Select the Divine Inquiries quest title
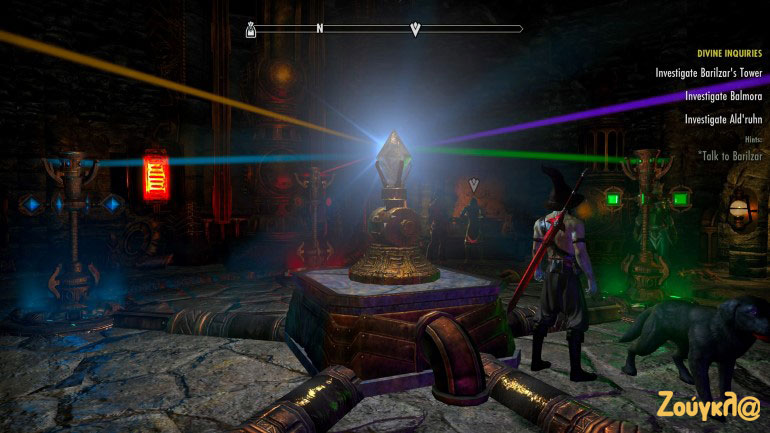Viewport: 770px width, 433px height. (728, 53)
